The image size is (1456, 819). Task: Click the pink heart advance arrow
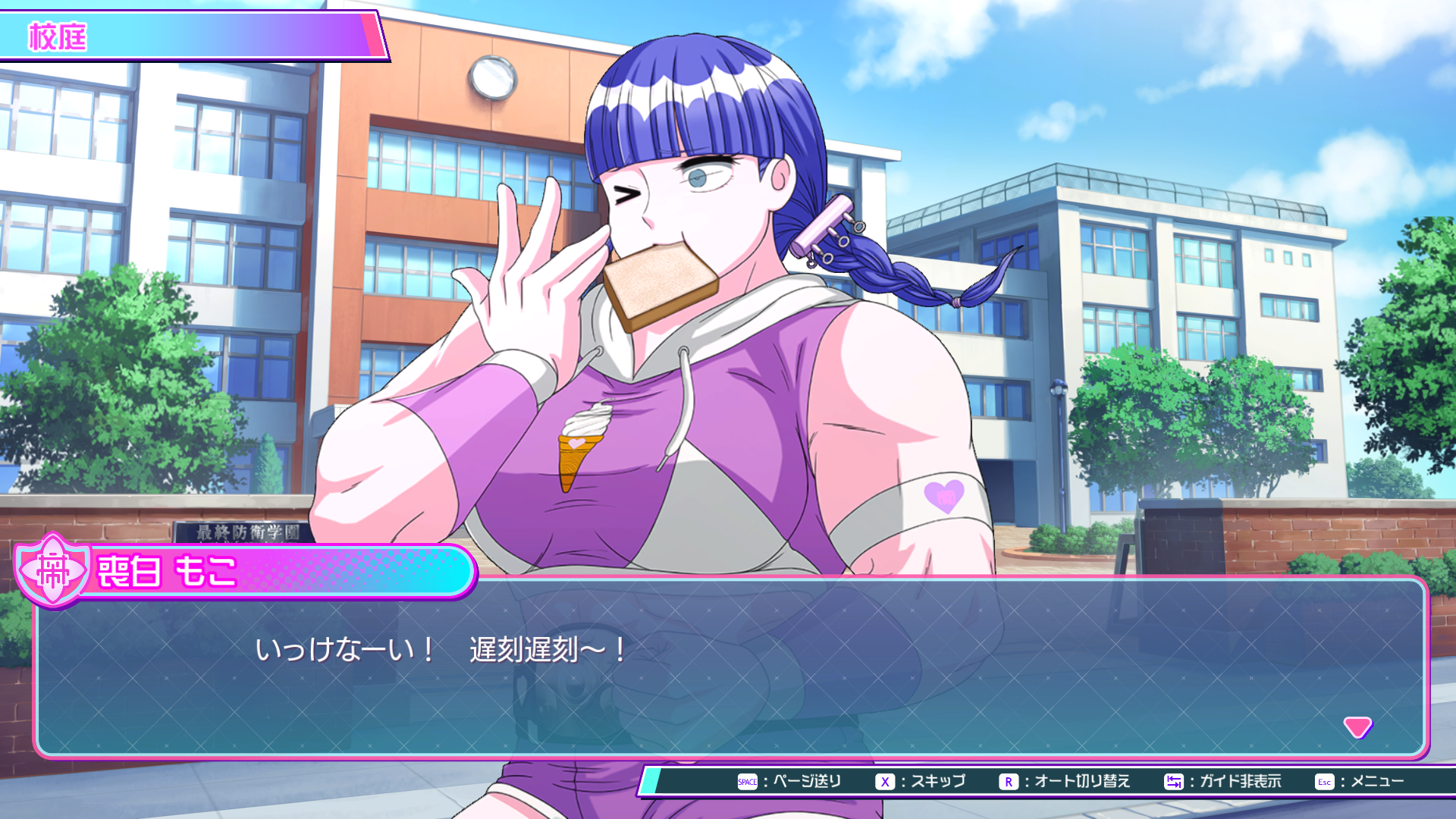(1357, 726)
